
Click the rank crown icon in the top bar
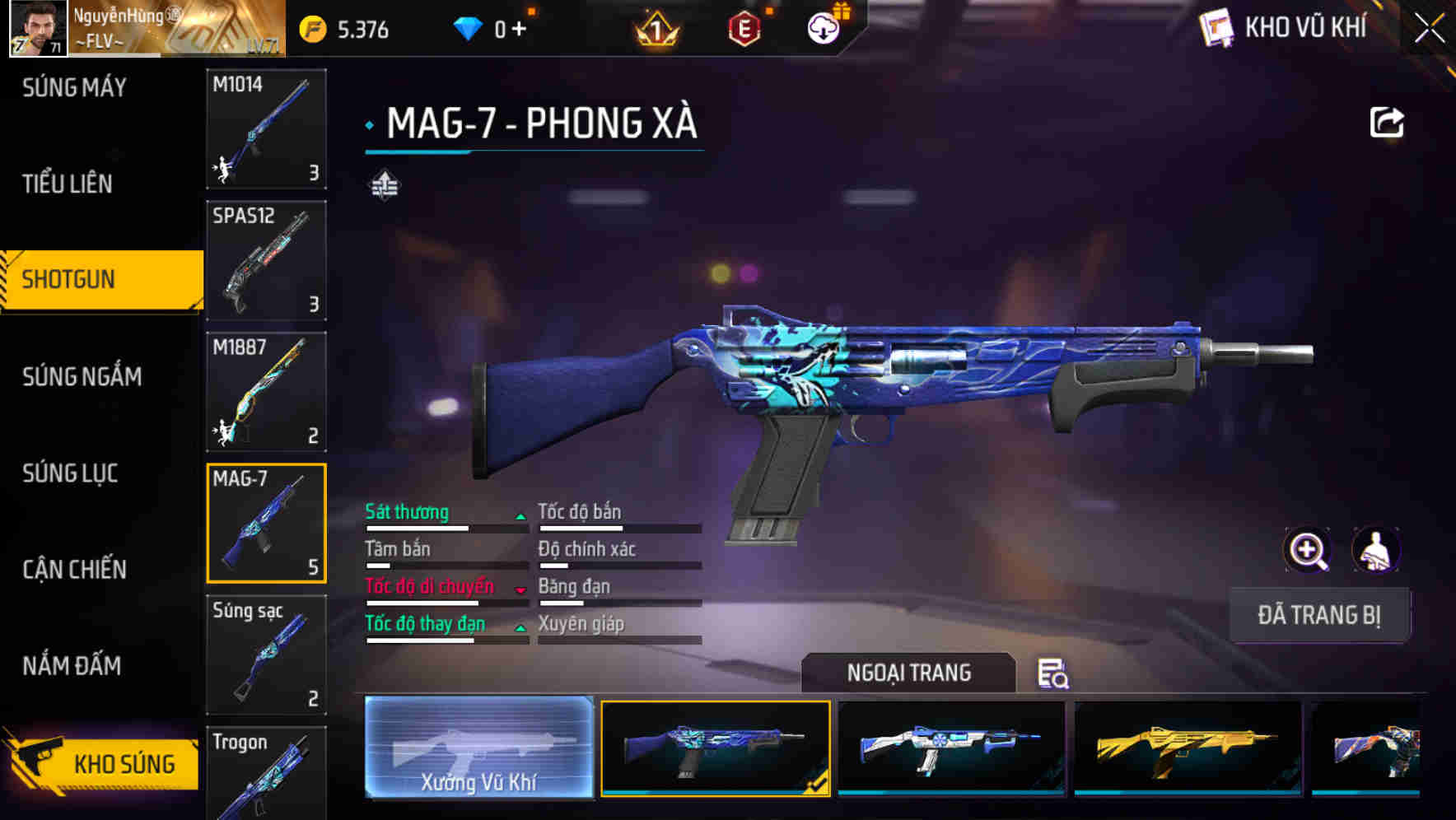[655, 26]
